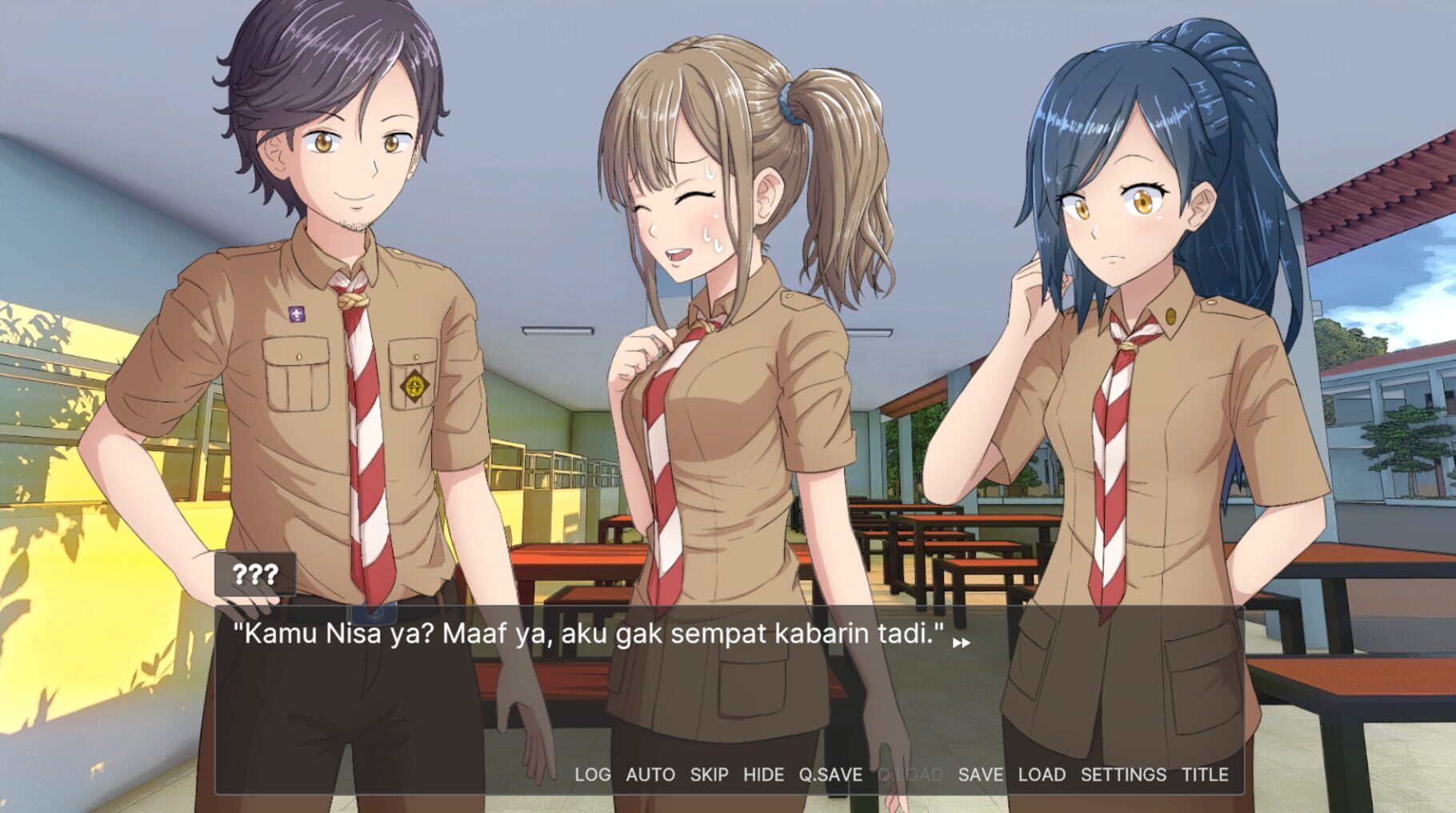Click the quick menu bar at bottom

[x=896, y=775]
